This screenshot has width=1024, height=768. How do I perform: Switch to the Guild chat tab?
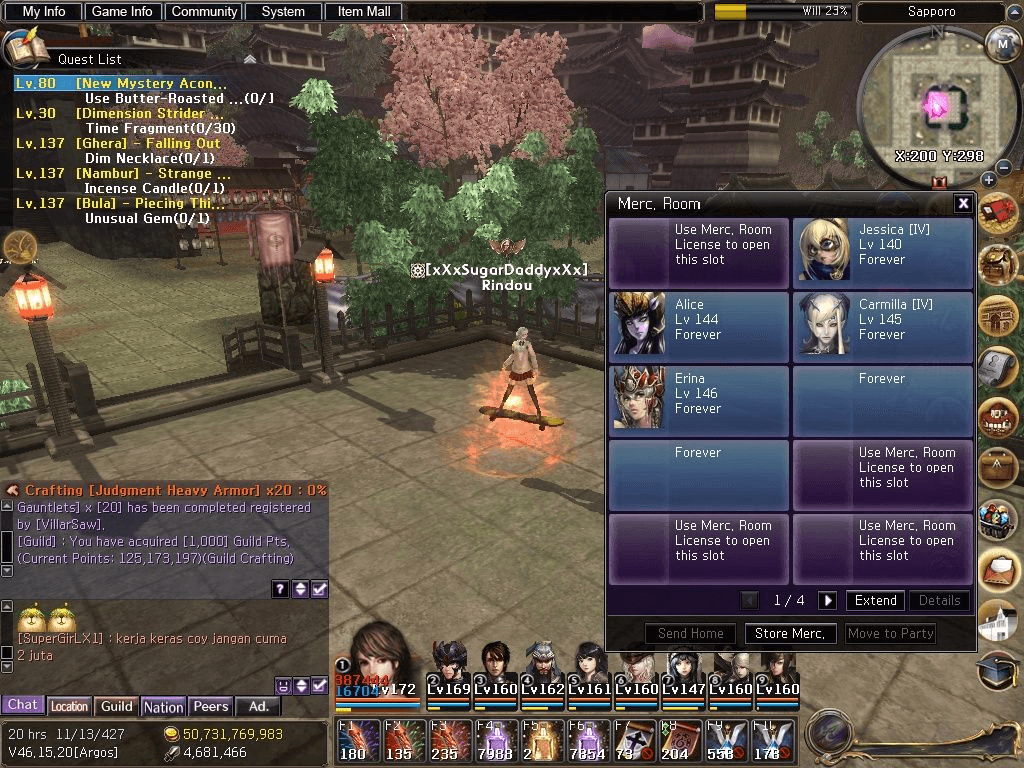click(x=116, y=706)
